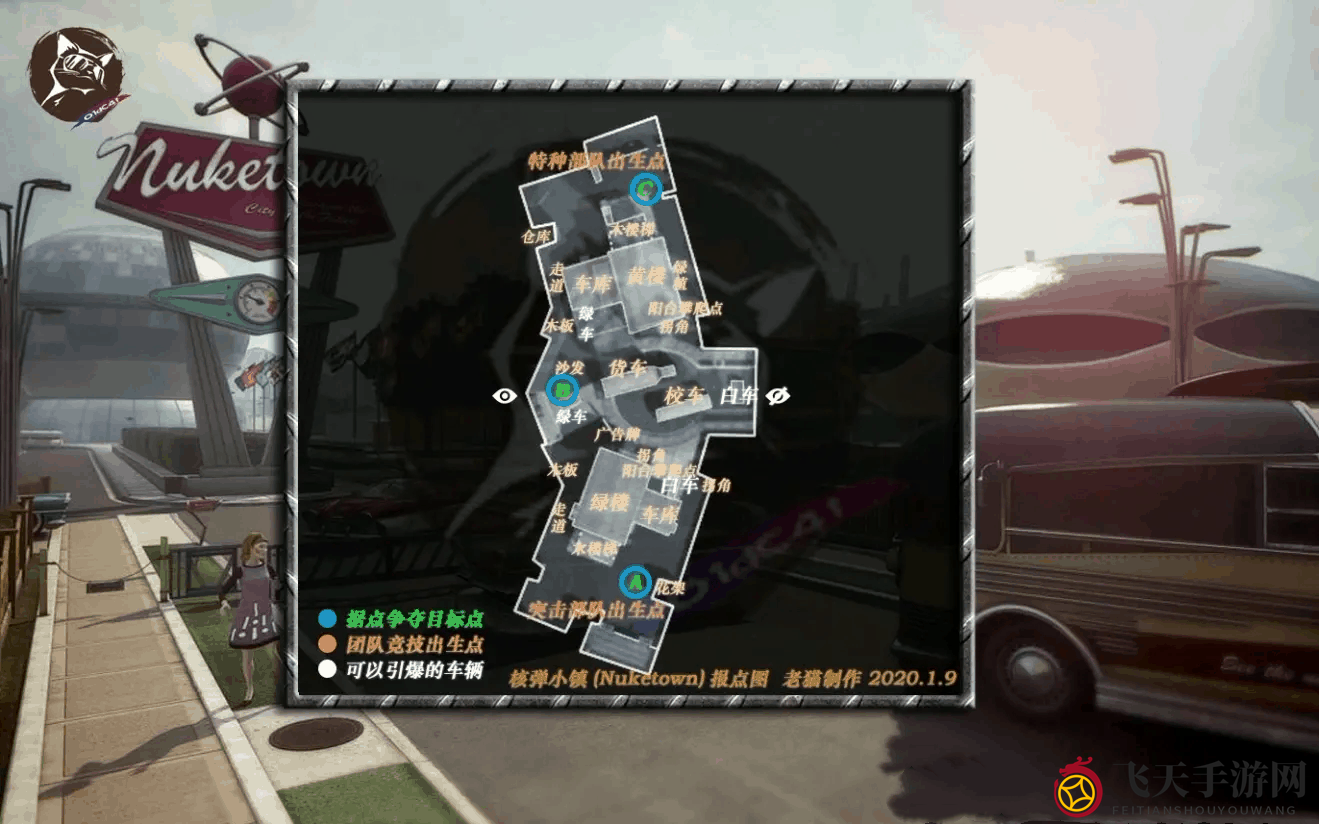
Task: Select the 绿楼 building label
Action: click(608, 501)
